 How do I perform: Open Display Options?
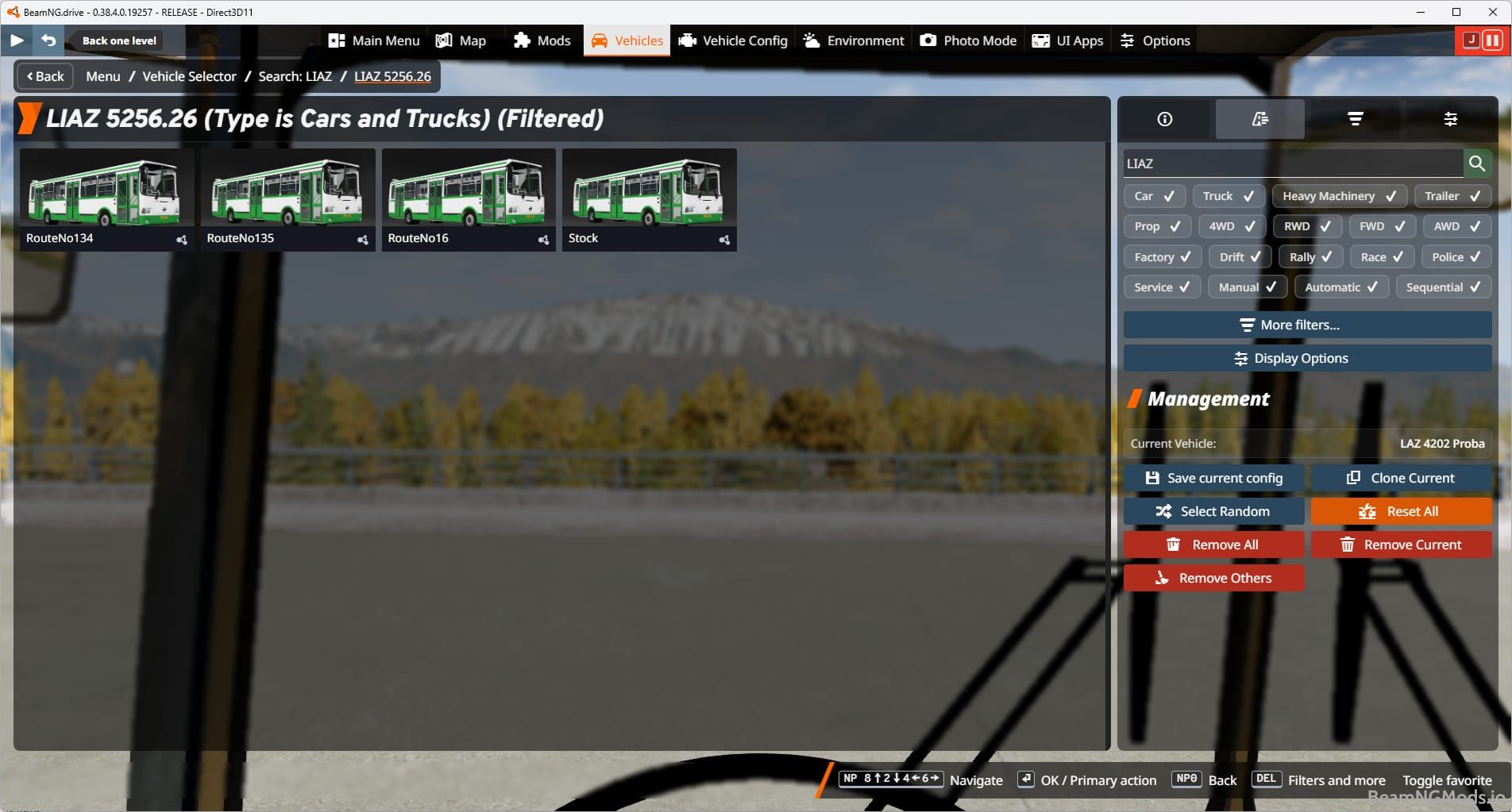click(1307, 358)
